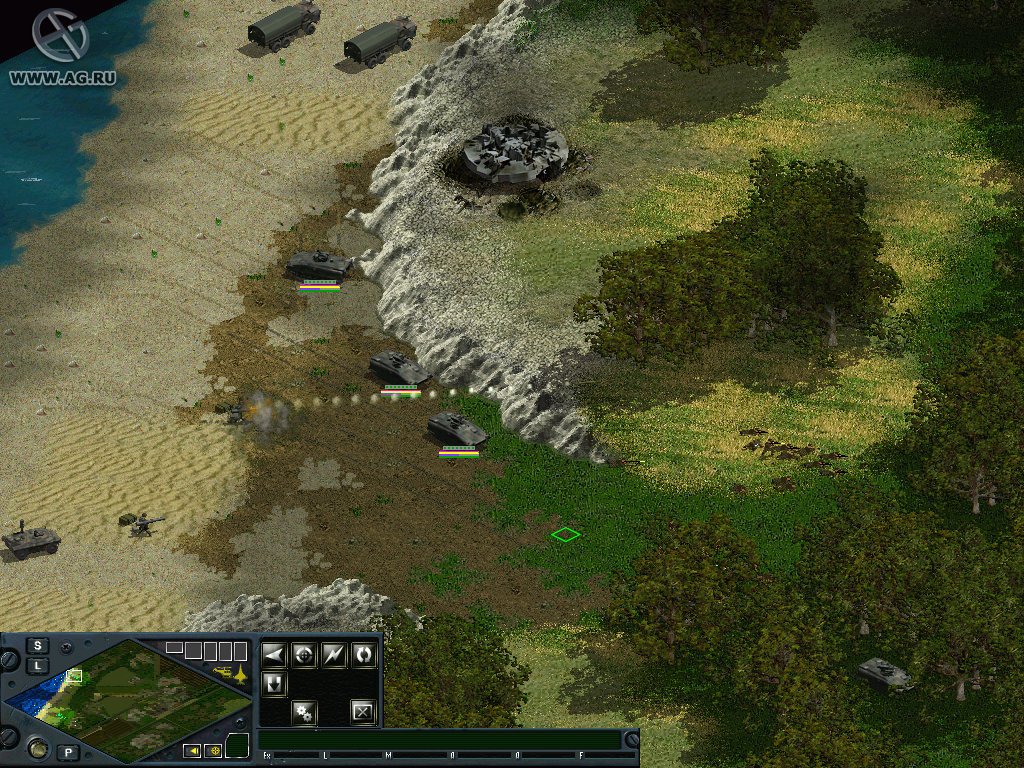Image resolution: width=1024 pixels, height=768 pixels.
Task: Click the P button below the minimap
Action: click(x=68, y=752)
